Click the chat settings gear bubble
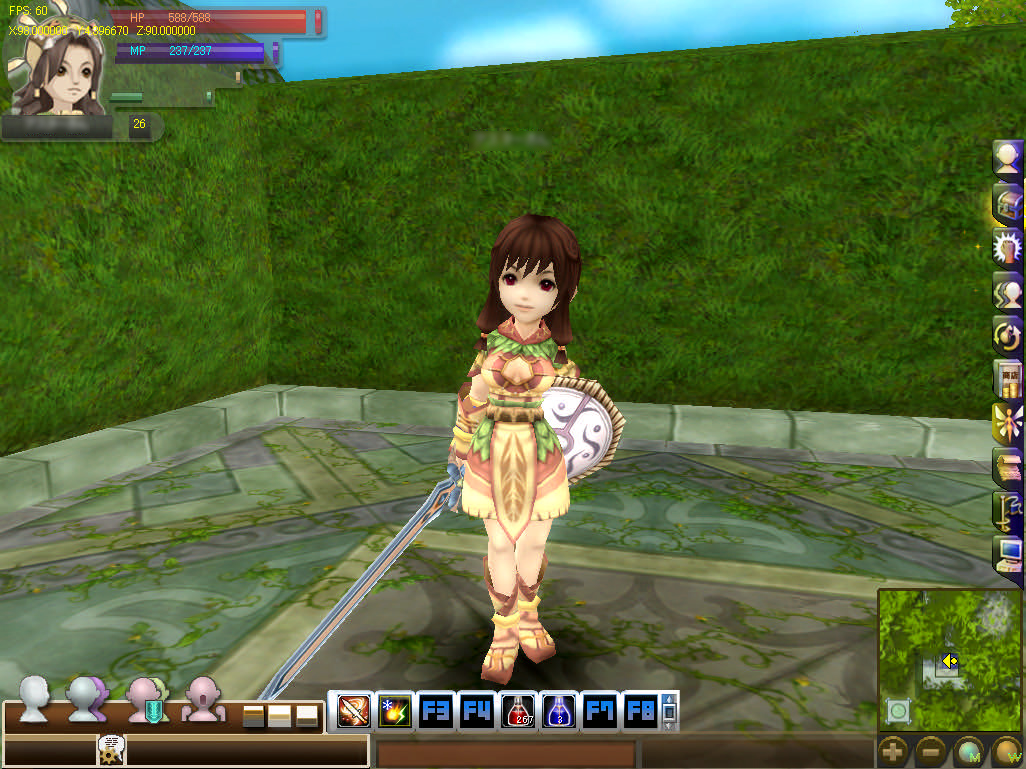 (111, 748)
